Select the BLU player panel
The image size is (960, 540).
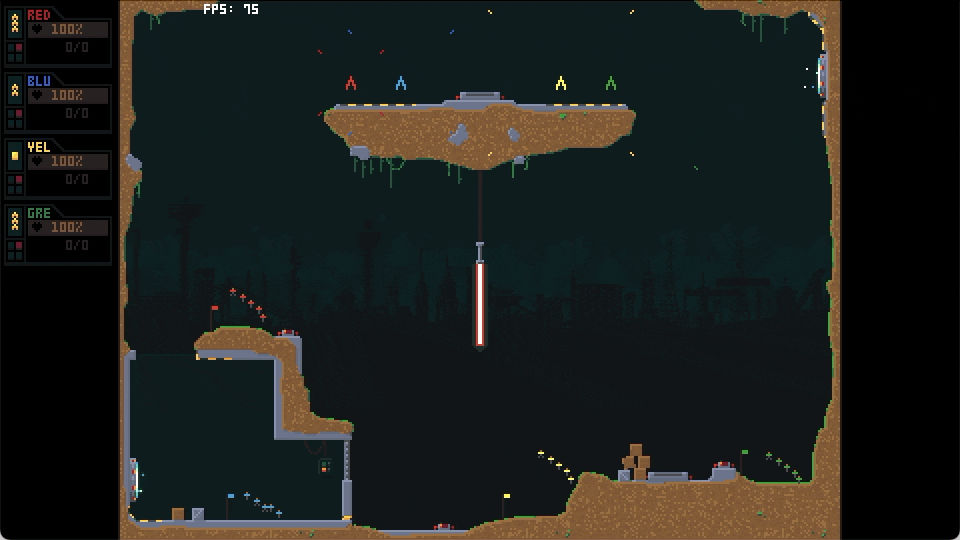(x=58, y=103)
